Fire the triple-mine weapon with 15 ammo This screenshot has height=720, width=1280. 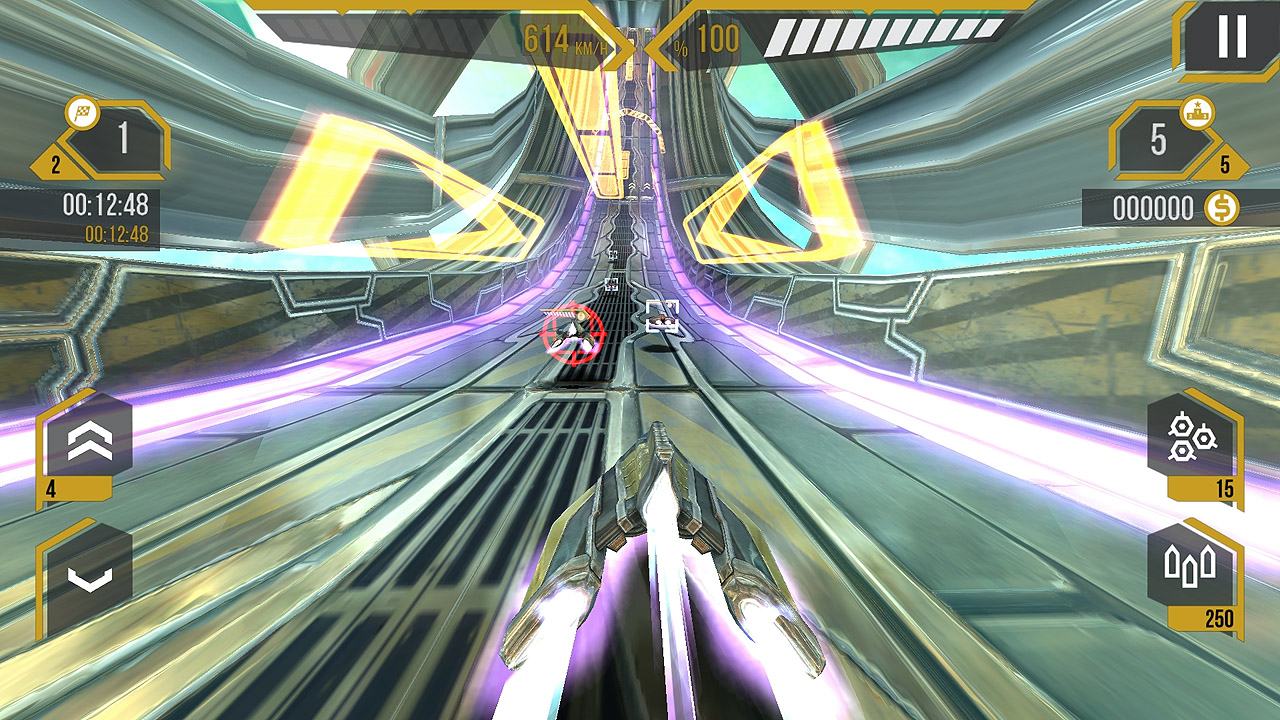tap(1192, 440)
